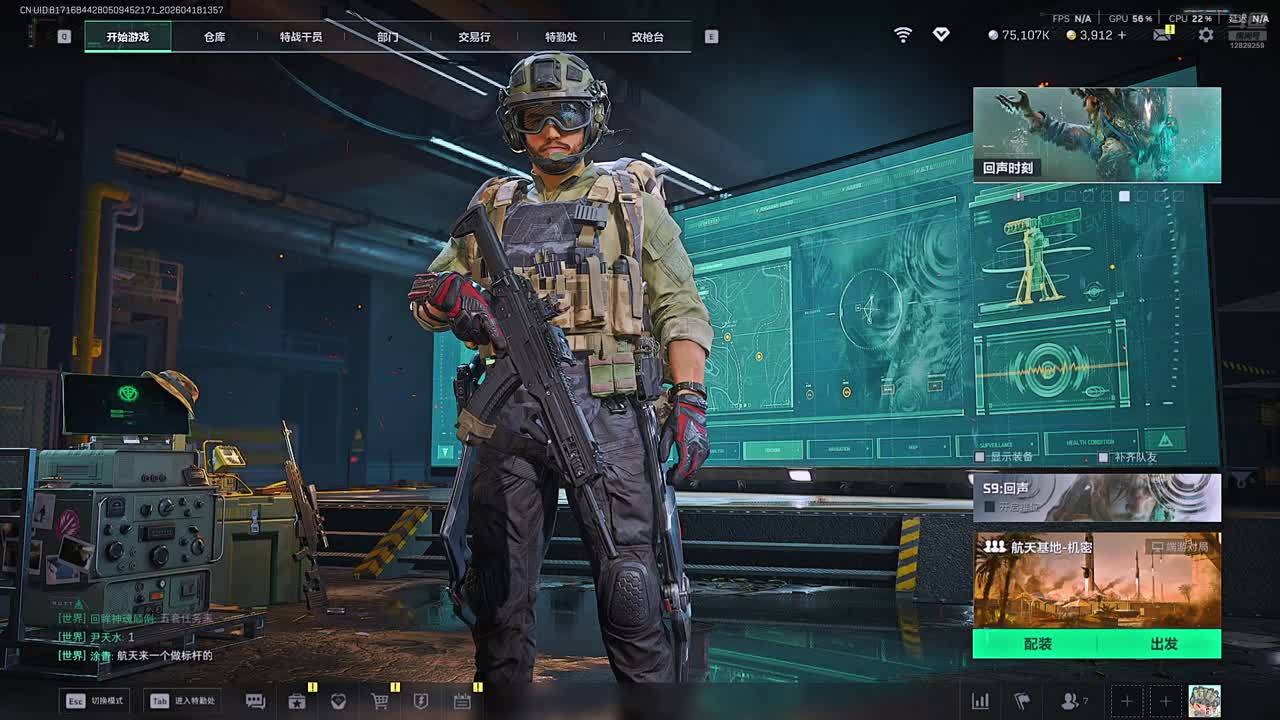Image resolution: width=1280 pixels, height=720 pixels.
Task: Add gold currency with the plus button
Action: click(x=1121, y=35)
